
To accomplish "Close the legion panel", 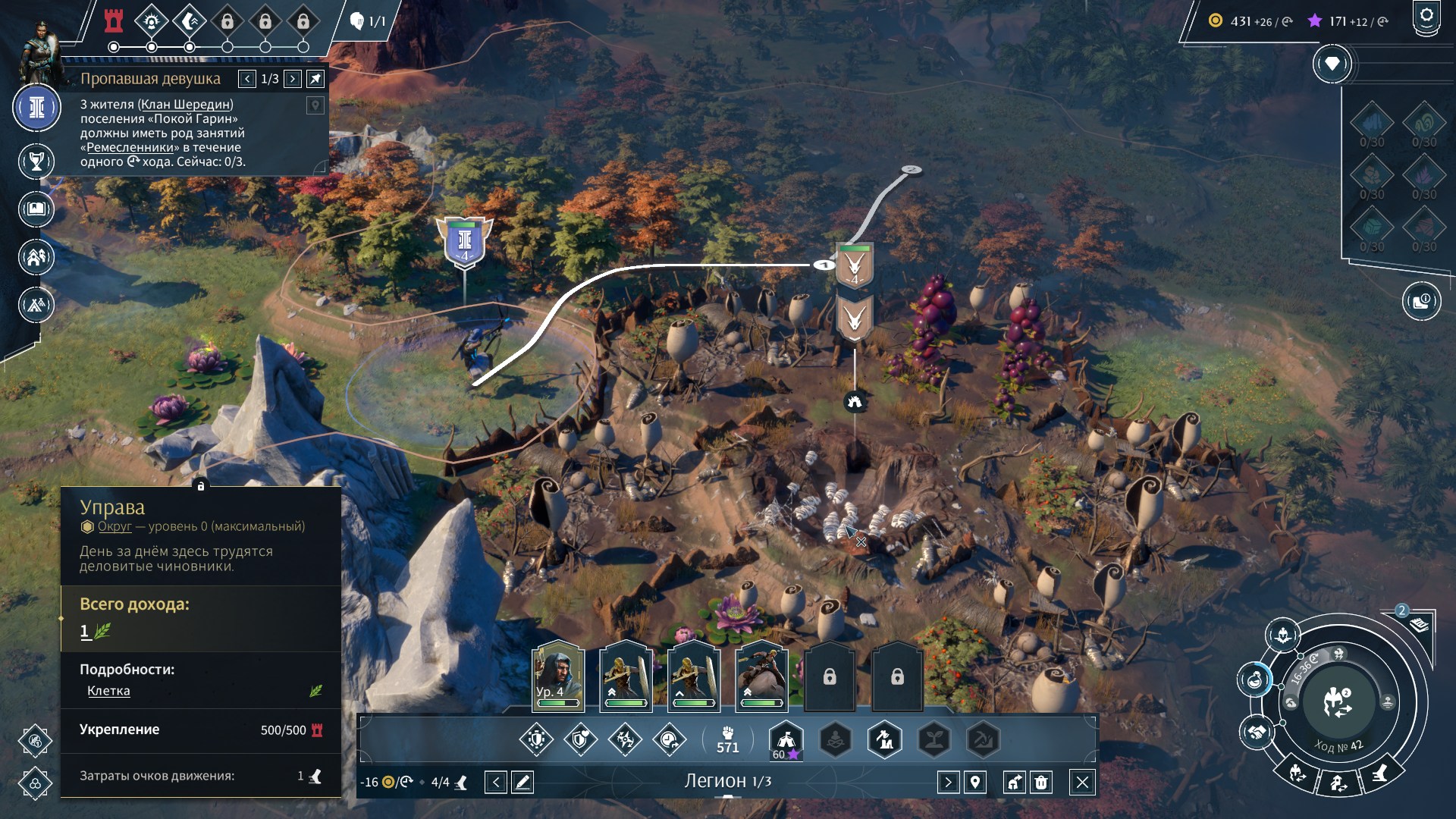I will click(x=1082, y=782).
